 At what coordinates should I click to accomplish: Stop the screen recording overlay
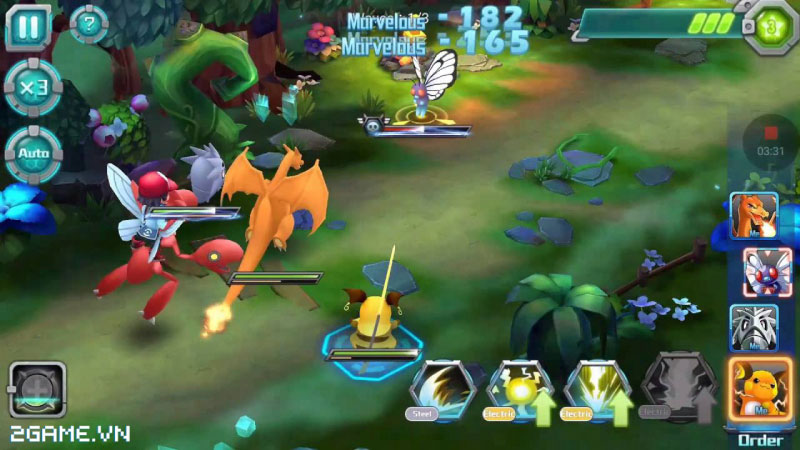769,131
